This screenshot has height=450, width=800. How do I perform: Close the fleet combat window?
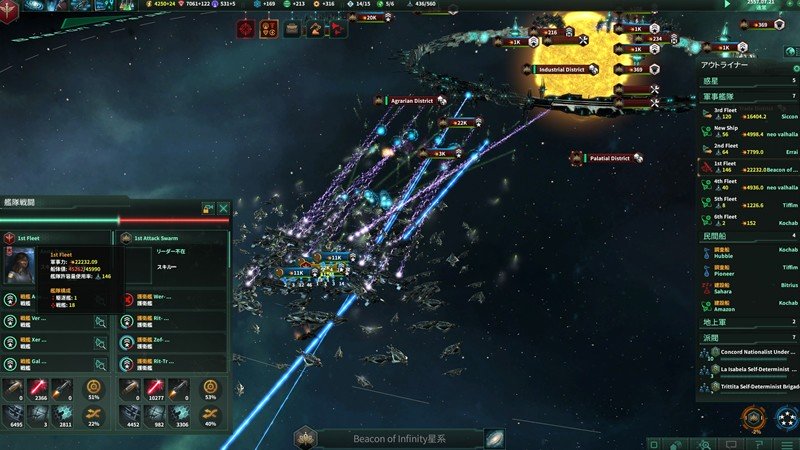tap(223, 209)
